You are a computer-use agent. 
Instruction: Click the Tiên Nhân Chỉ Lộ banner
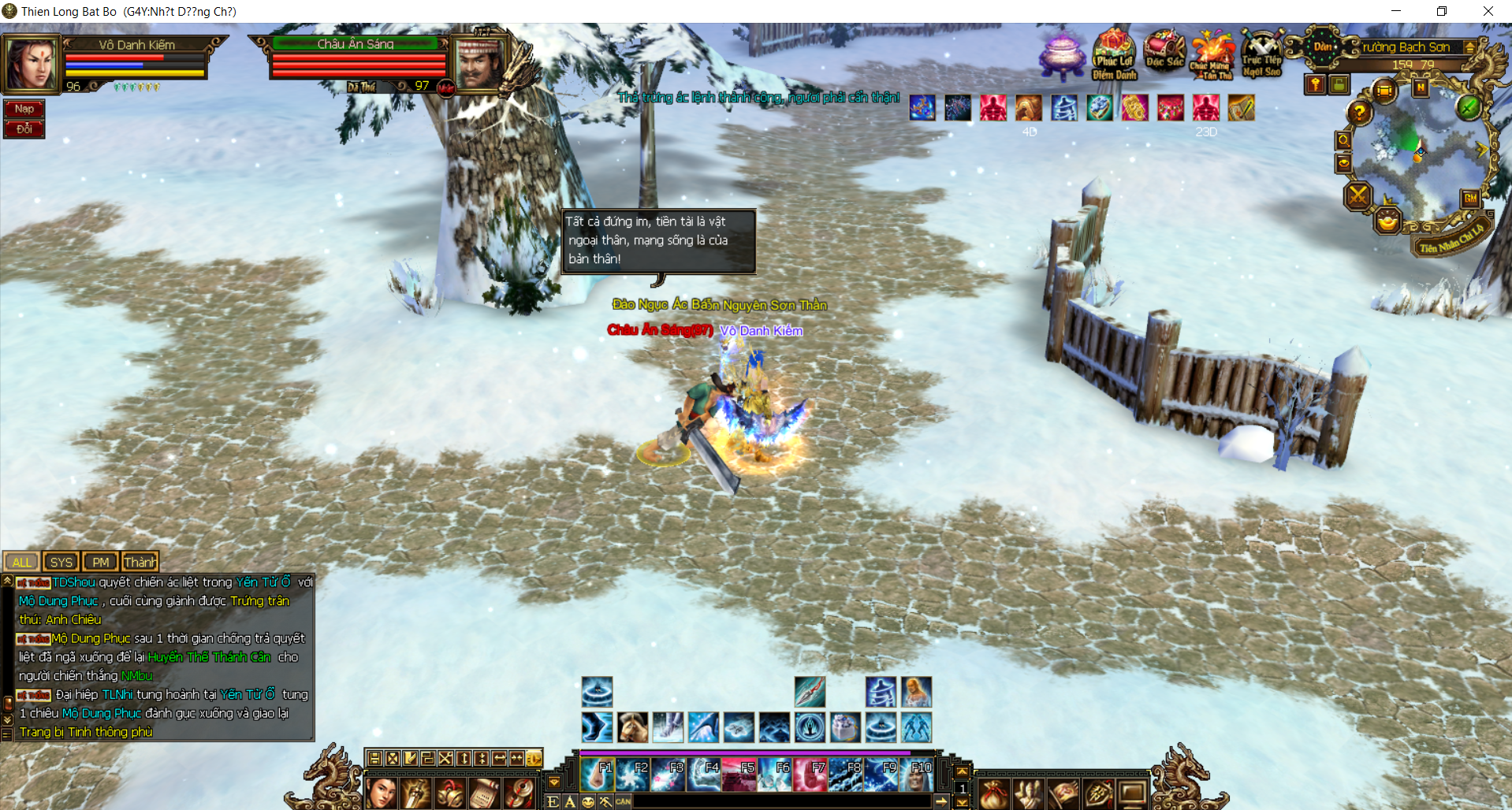coord(1451,240)
